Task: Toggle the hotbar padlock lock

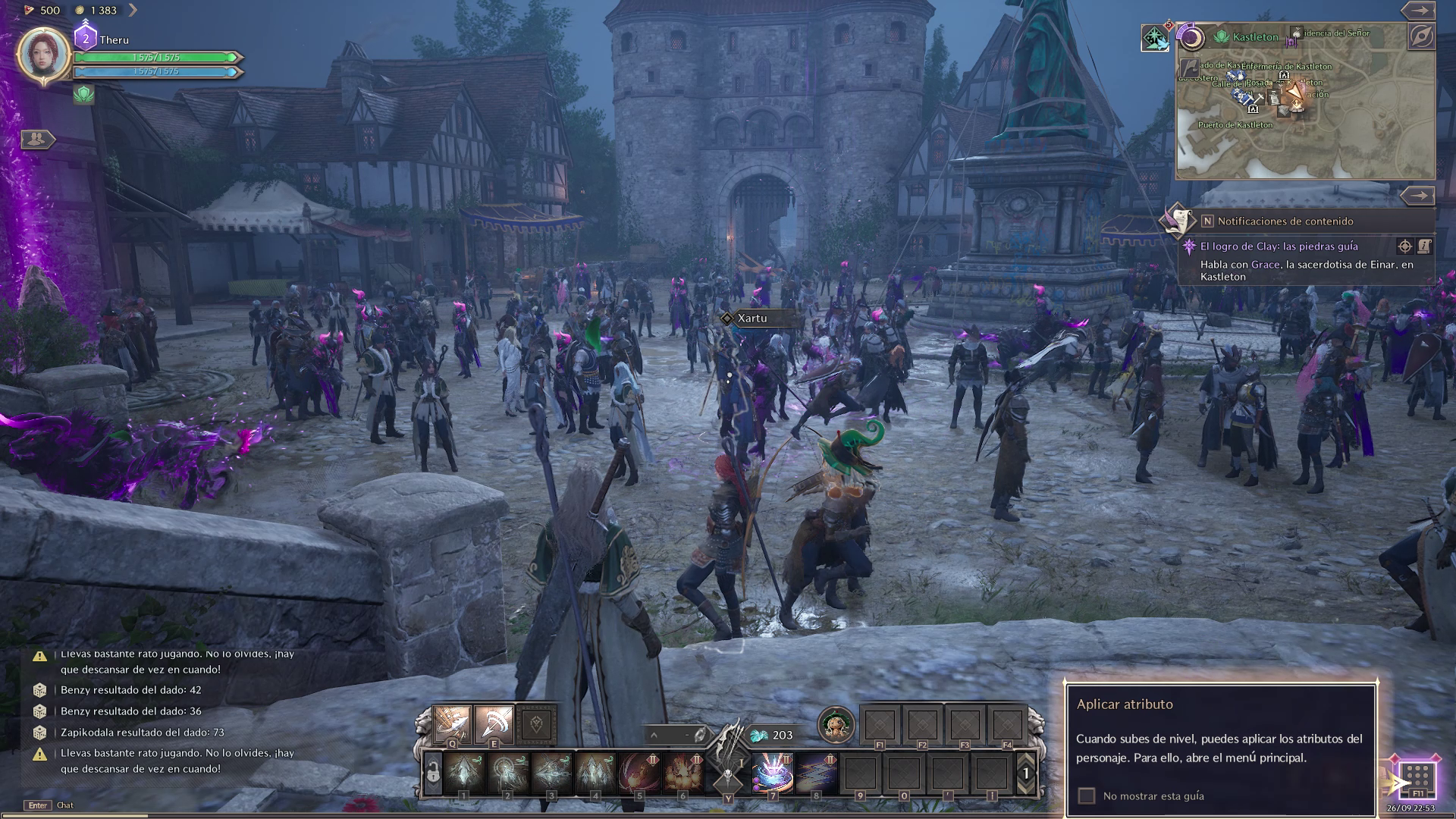Action: click(433, 773)
